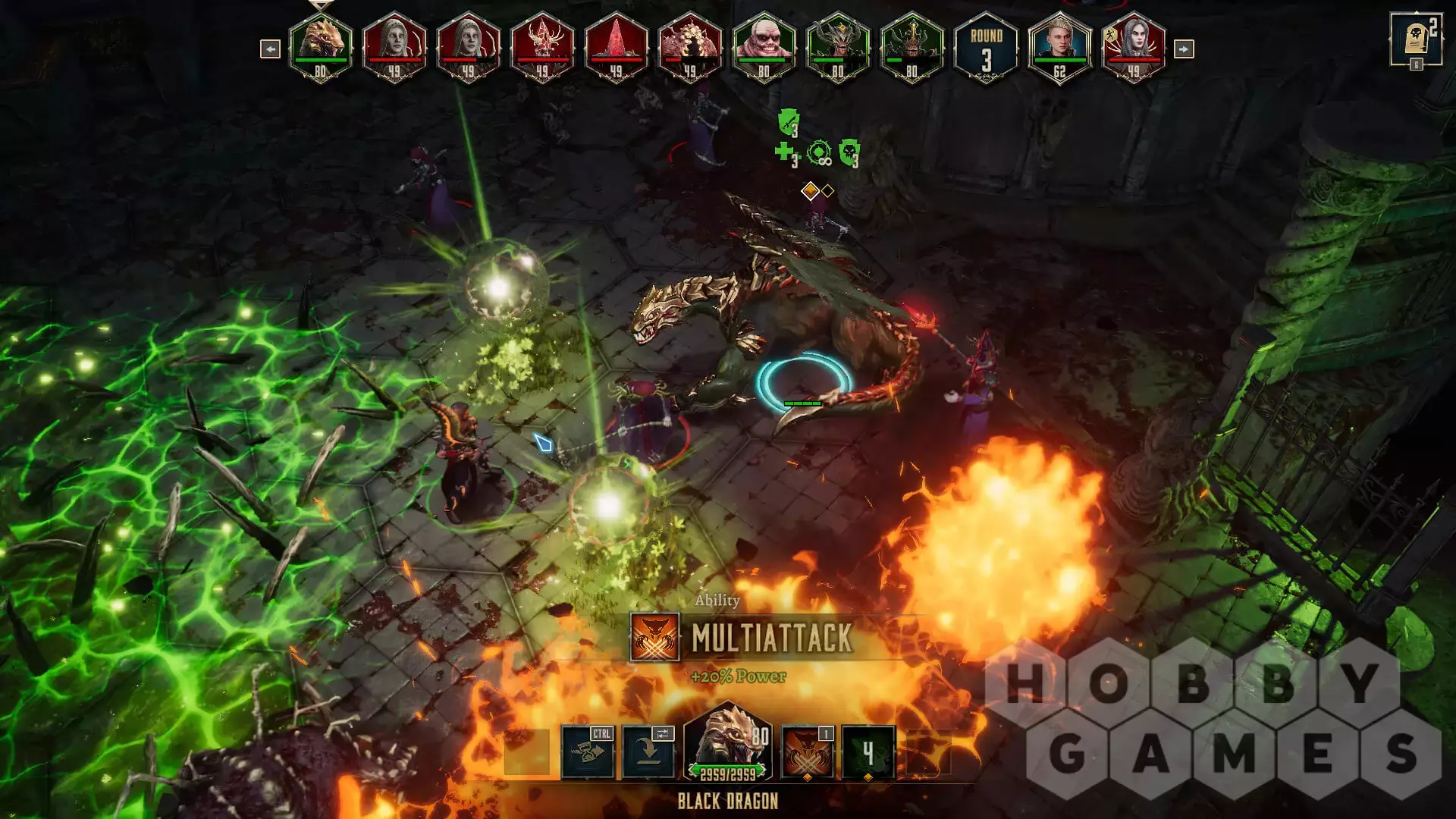Open the graveyard tombstone panel
1456x819 pixels.
click(1415, 39)
